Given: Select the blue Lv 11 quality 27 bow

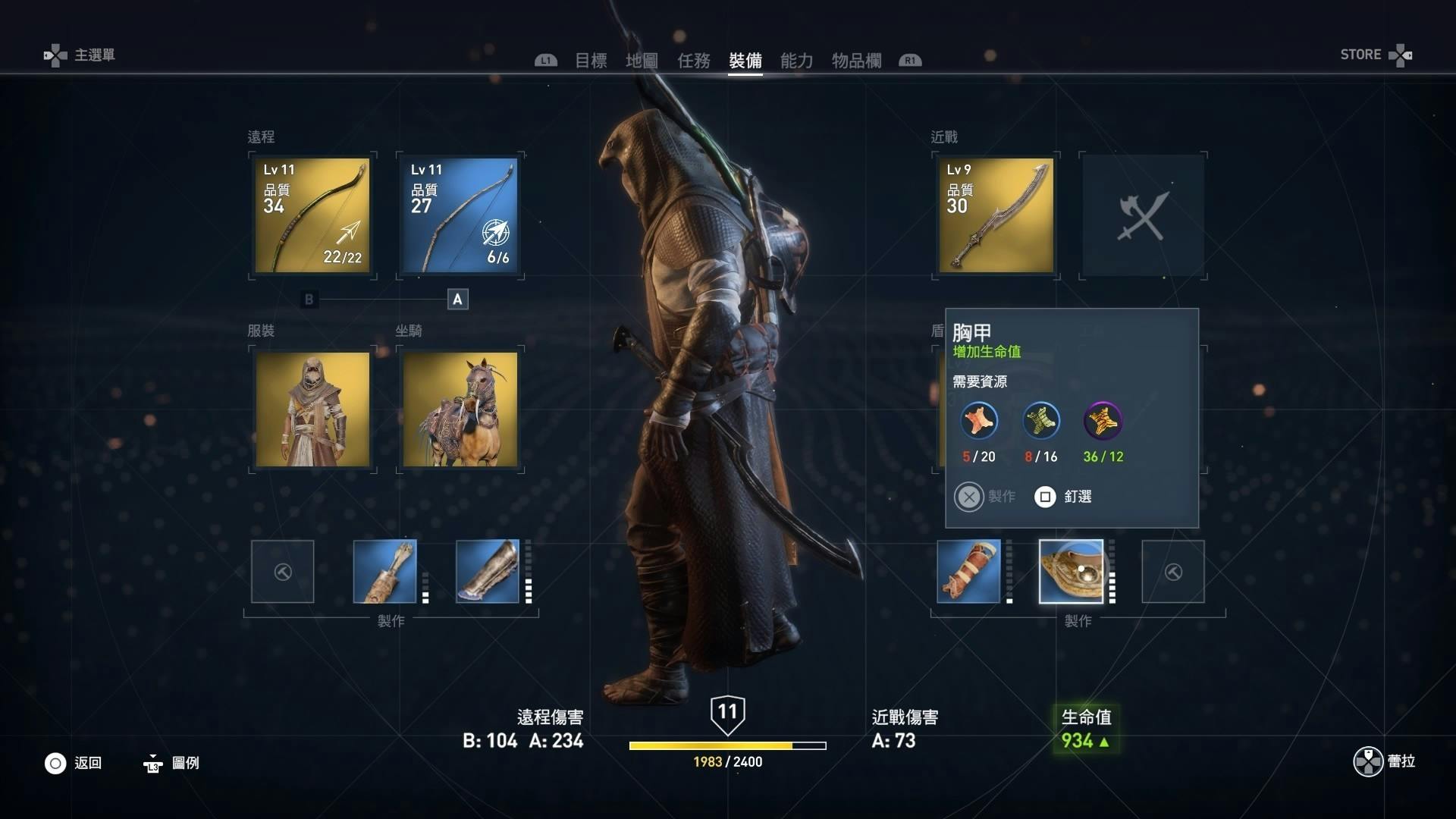Looking at the screenshot, I should coord(460,215).
